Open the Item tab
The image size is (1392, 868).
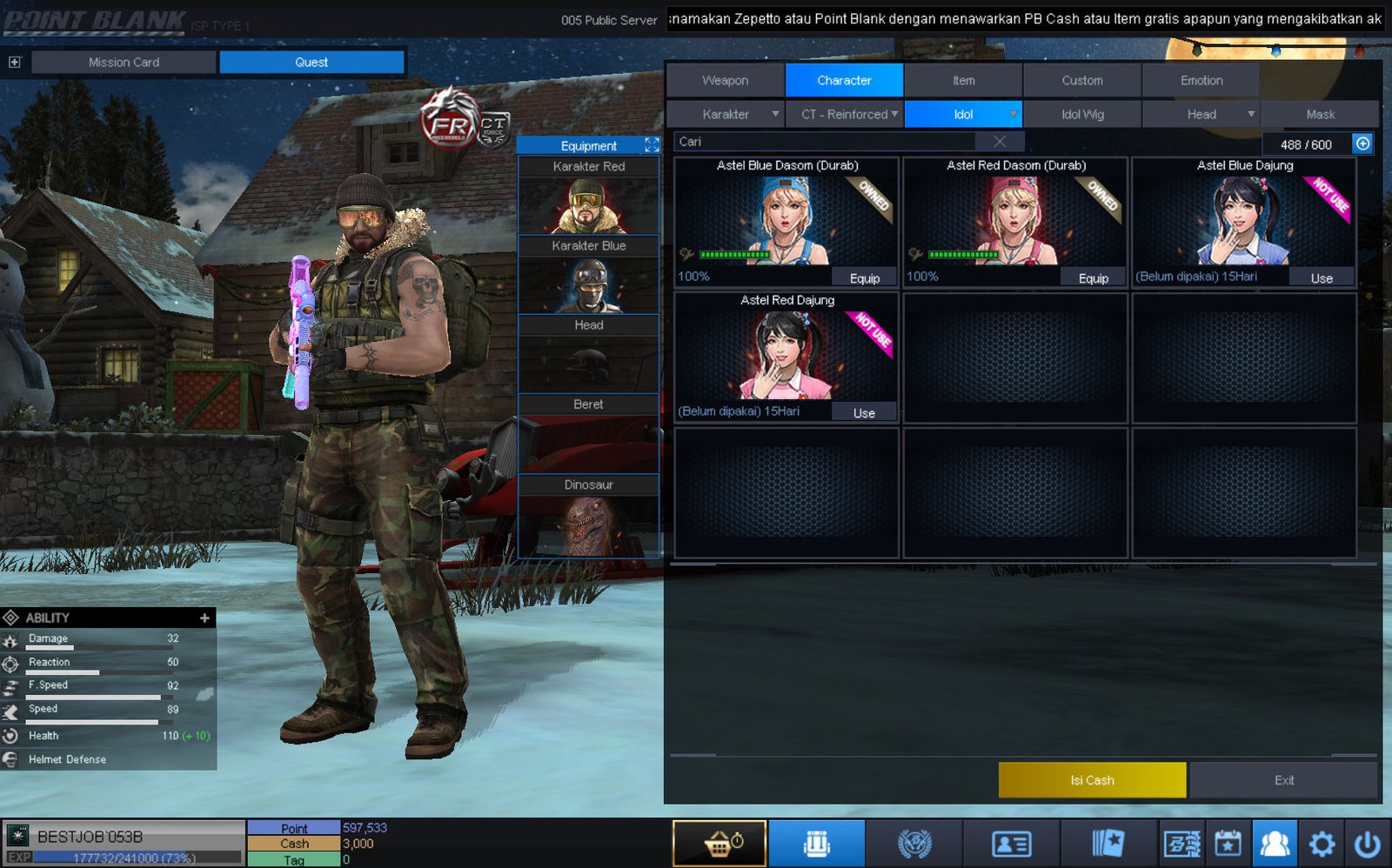point(963,80)
